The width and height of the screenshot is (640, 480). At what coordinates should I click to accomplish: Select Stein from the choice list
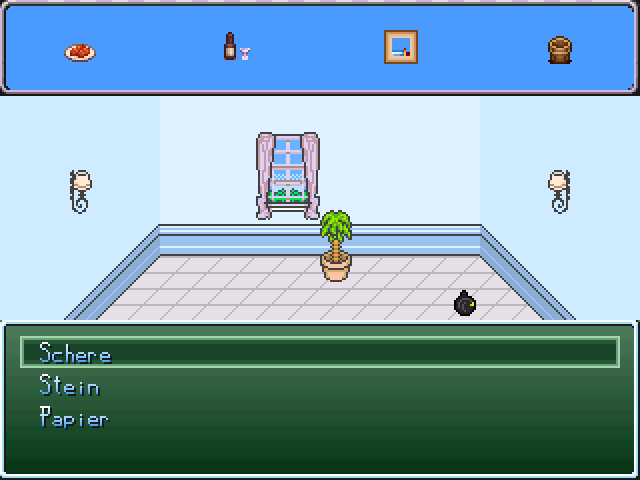tap(69, 386)
